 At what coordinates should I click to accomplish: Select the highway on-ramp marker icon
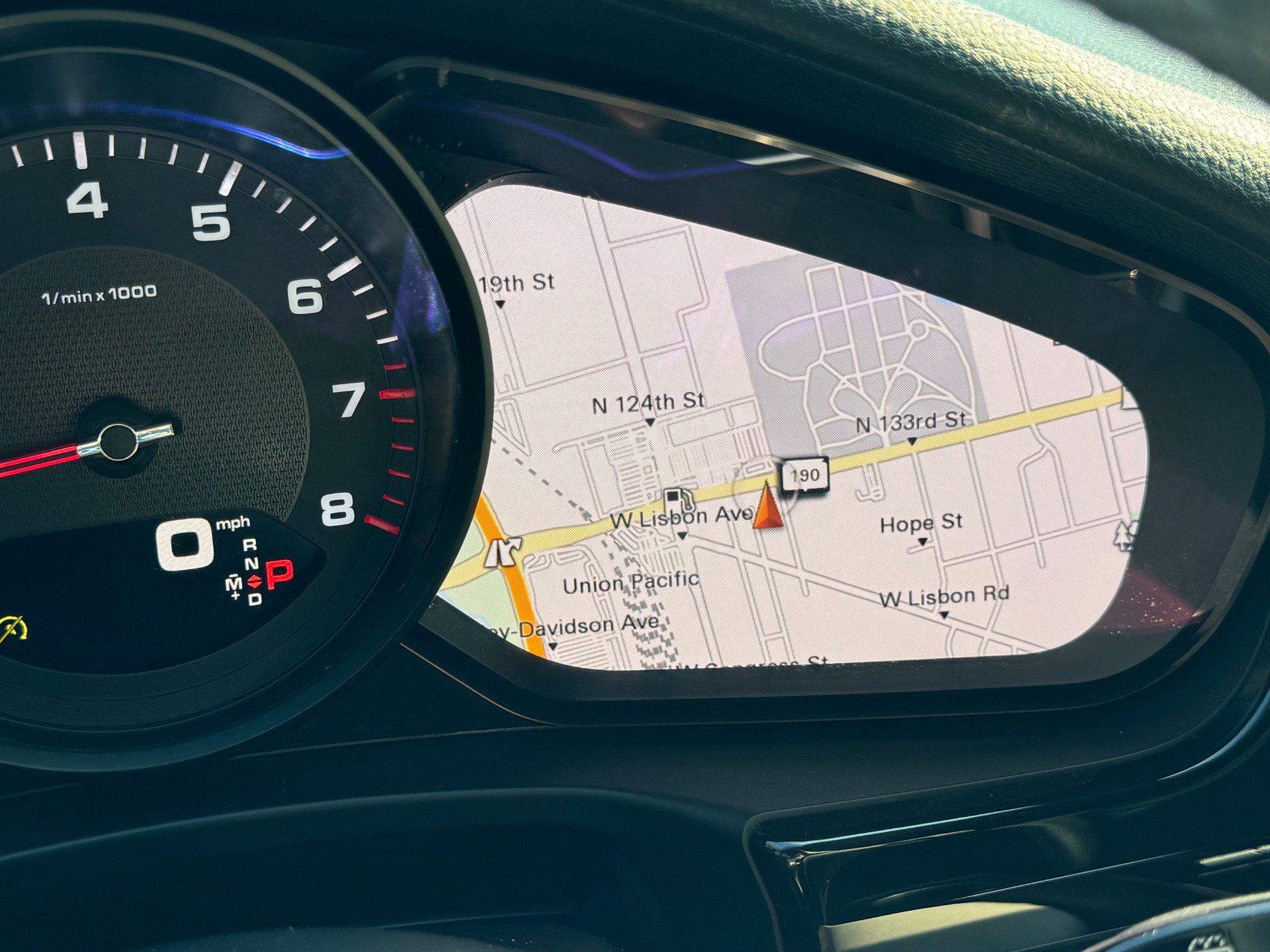click(503, 551)
